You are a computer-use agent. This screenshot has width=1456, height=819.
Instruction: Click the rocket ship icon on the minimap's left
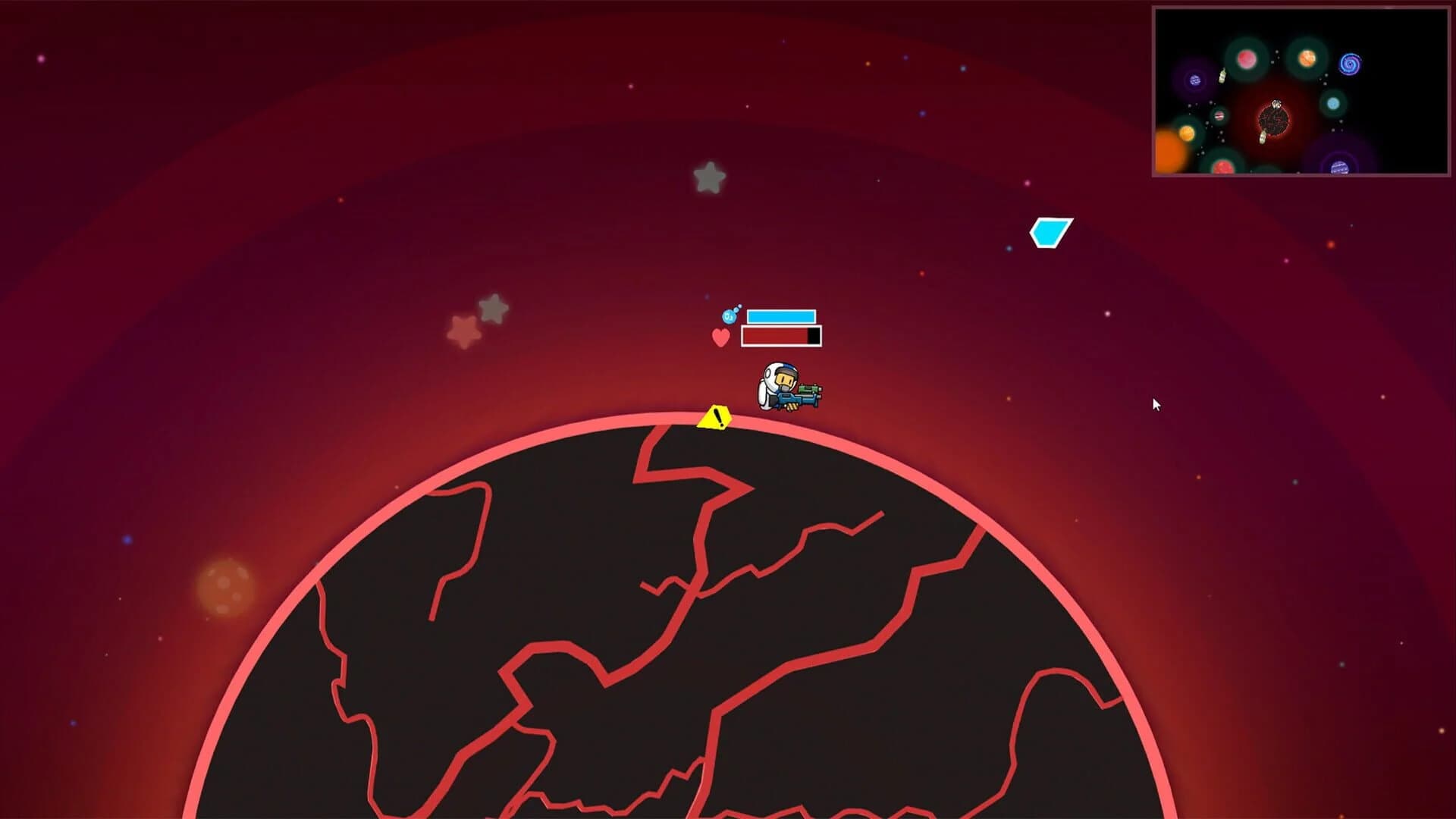coord(1222,77)
